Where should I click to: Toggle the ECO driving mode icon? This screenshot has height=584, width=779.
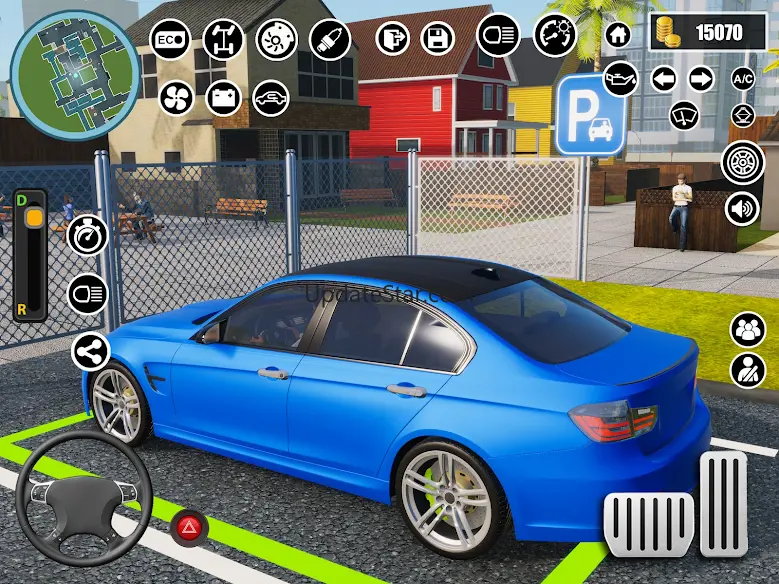(x=170, y=40)
